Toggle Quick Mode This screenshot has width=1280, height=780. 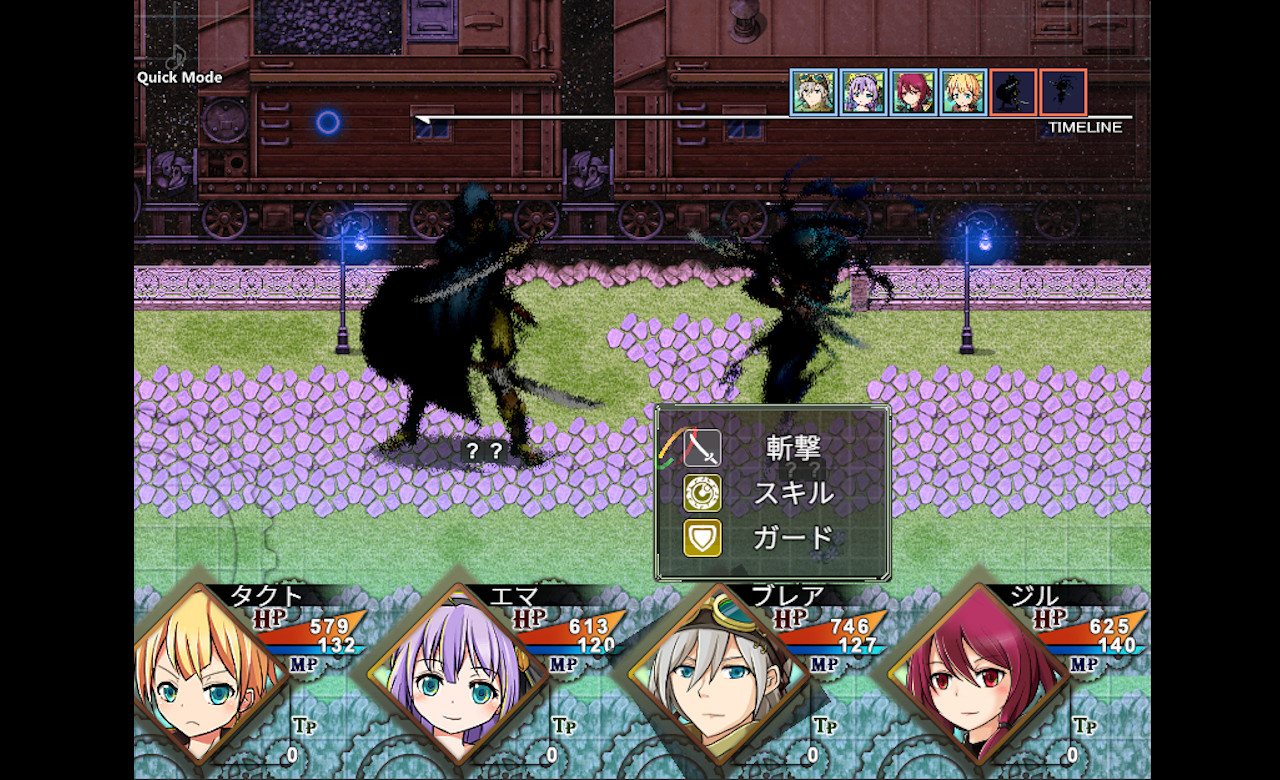[180, 76]
